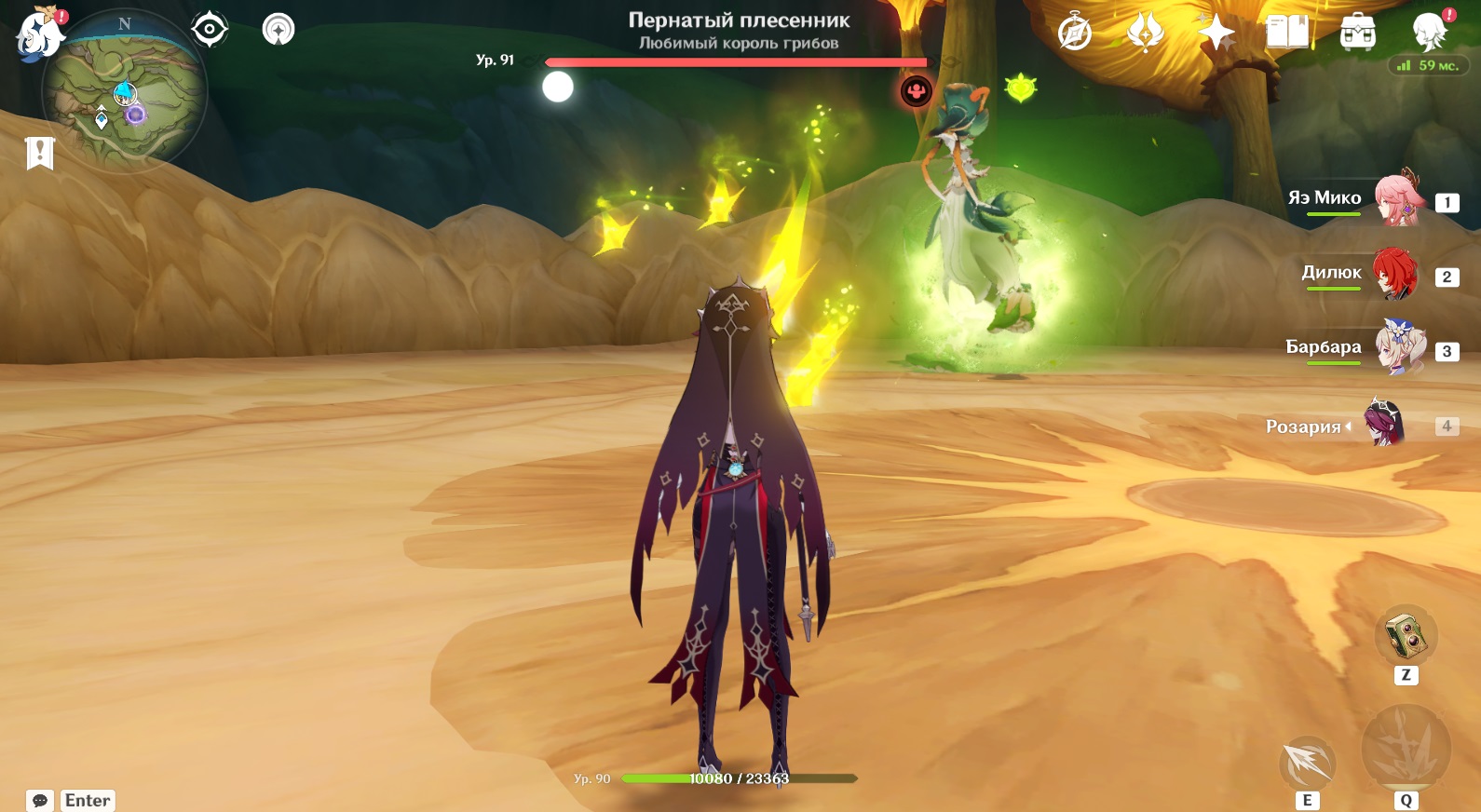Switch to Дилюк
Screen dimensions: 1481x812
pos(1395,275)
